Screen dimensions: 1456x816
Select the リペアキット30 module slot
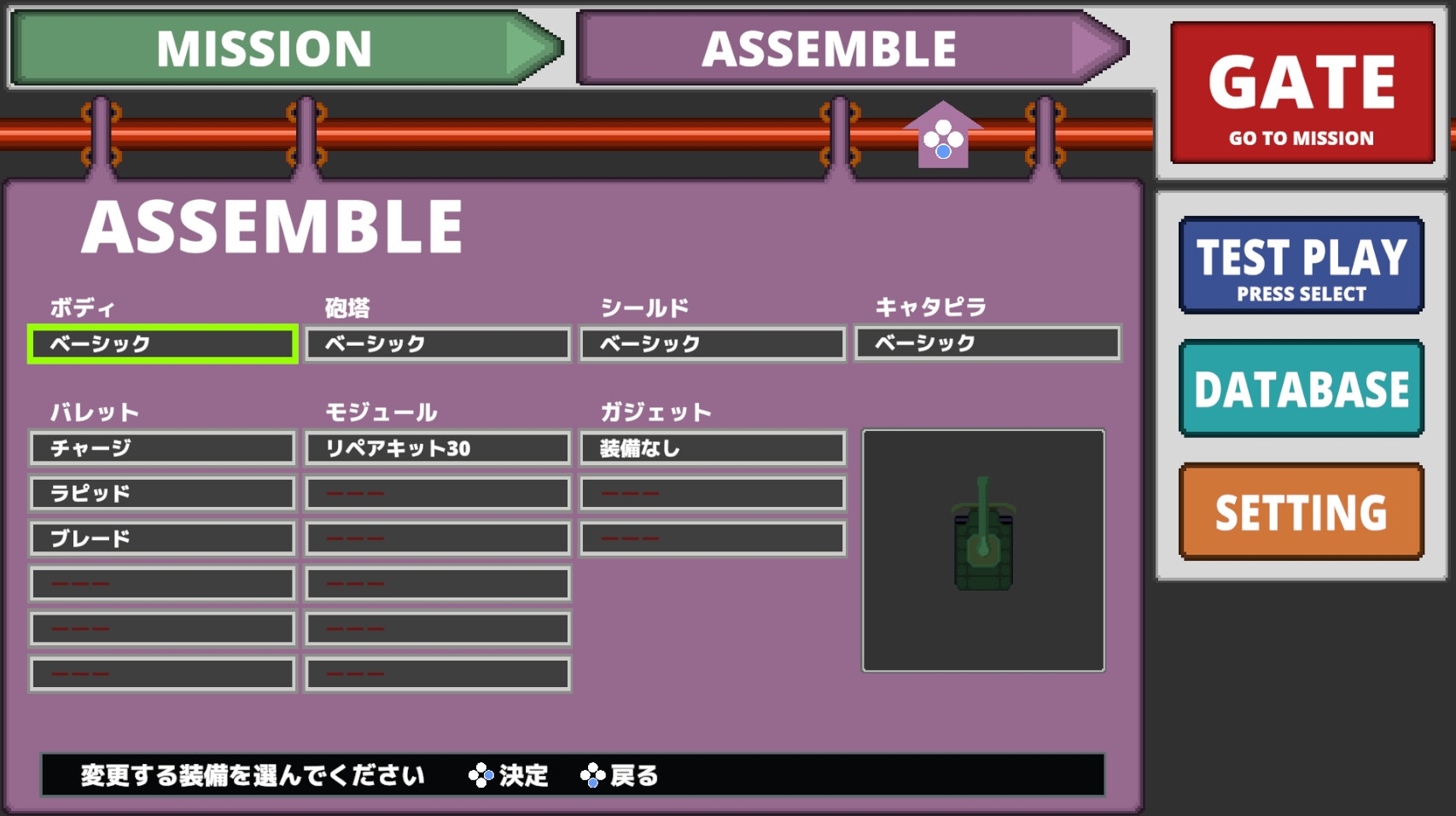pyautogui.click(x=438, y=448)
